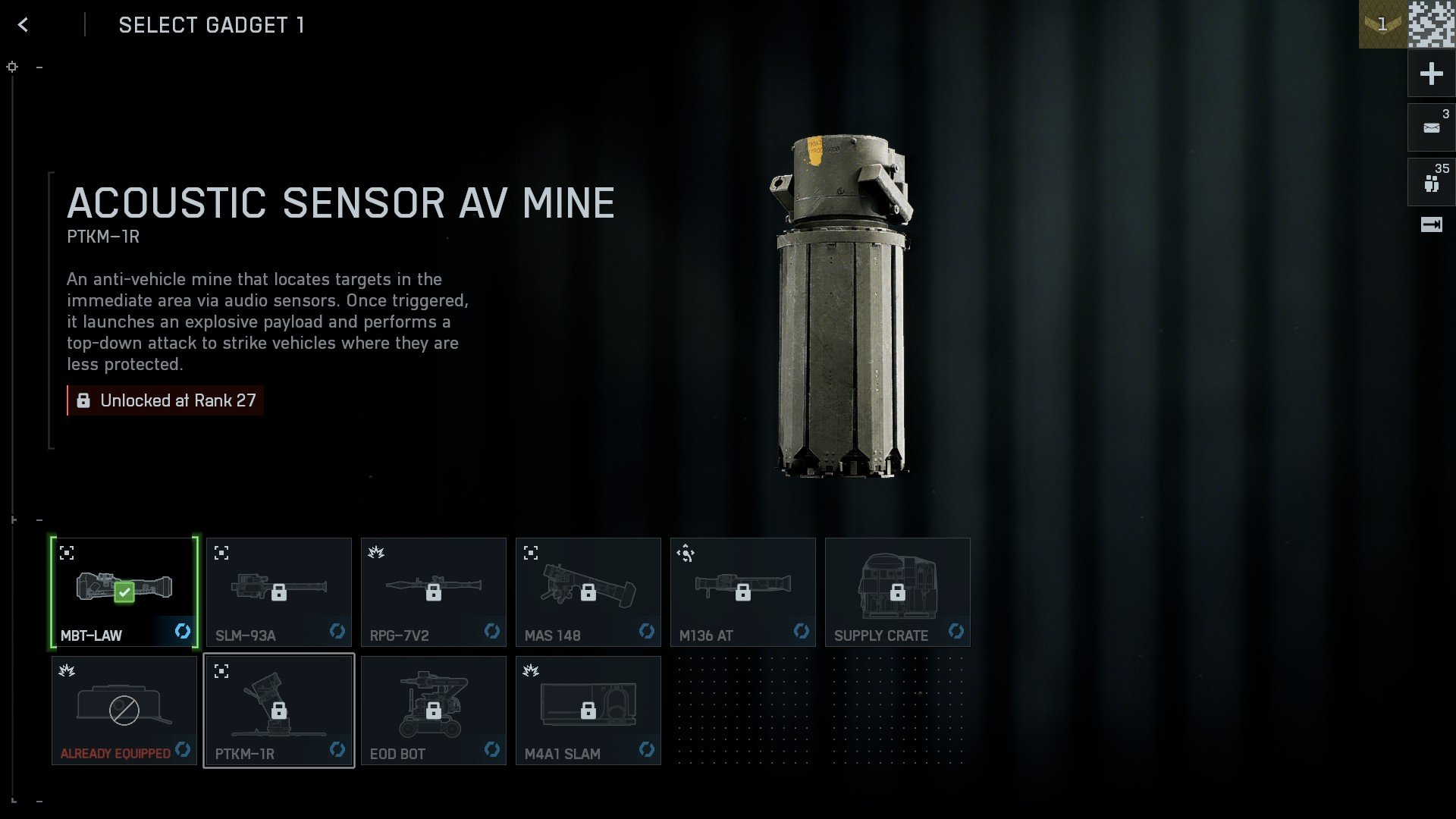Select the SUPPLY CRATE gadget

point(897,592)
